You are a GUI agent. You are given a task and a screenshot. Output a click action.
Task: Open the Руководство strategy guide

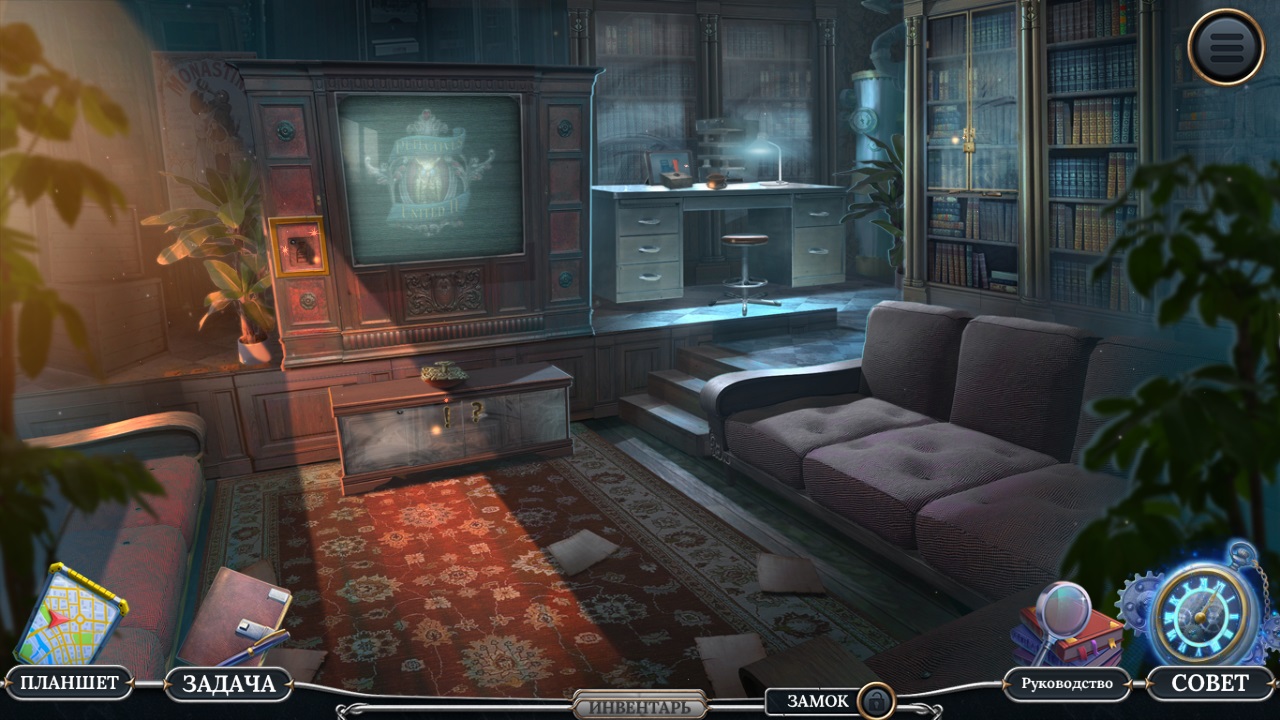(1066, 684)
